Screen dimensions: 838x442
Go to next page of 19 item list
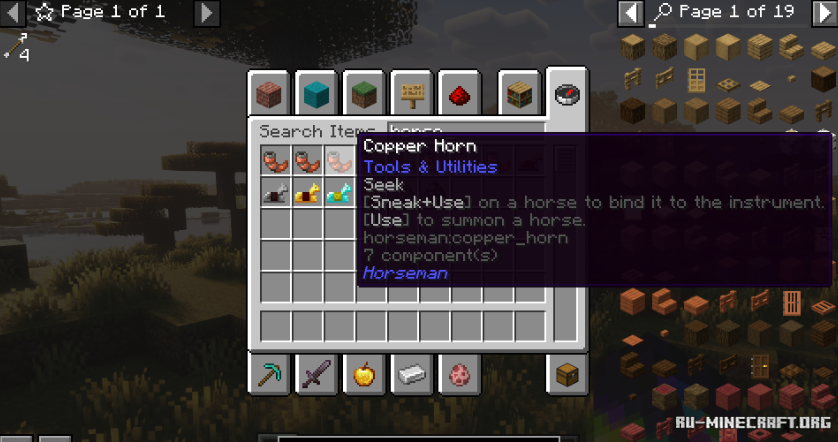pyautogui.click(x=824, y=13)
